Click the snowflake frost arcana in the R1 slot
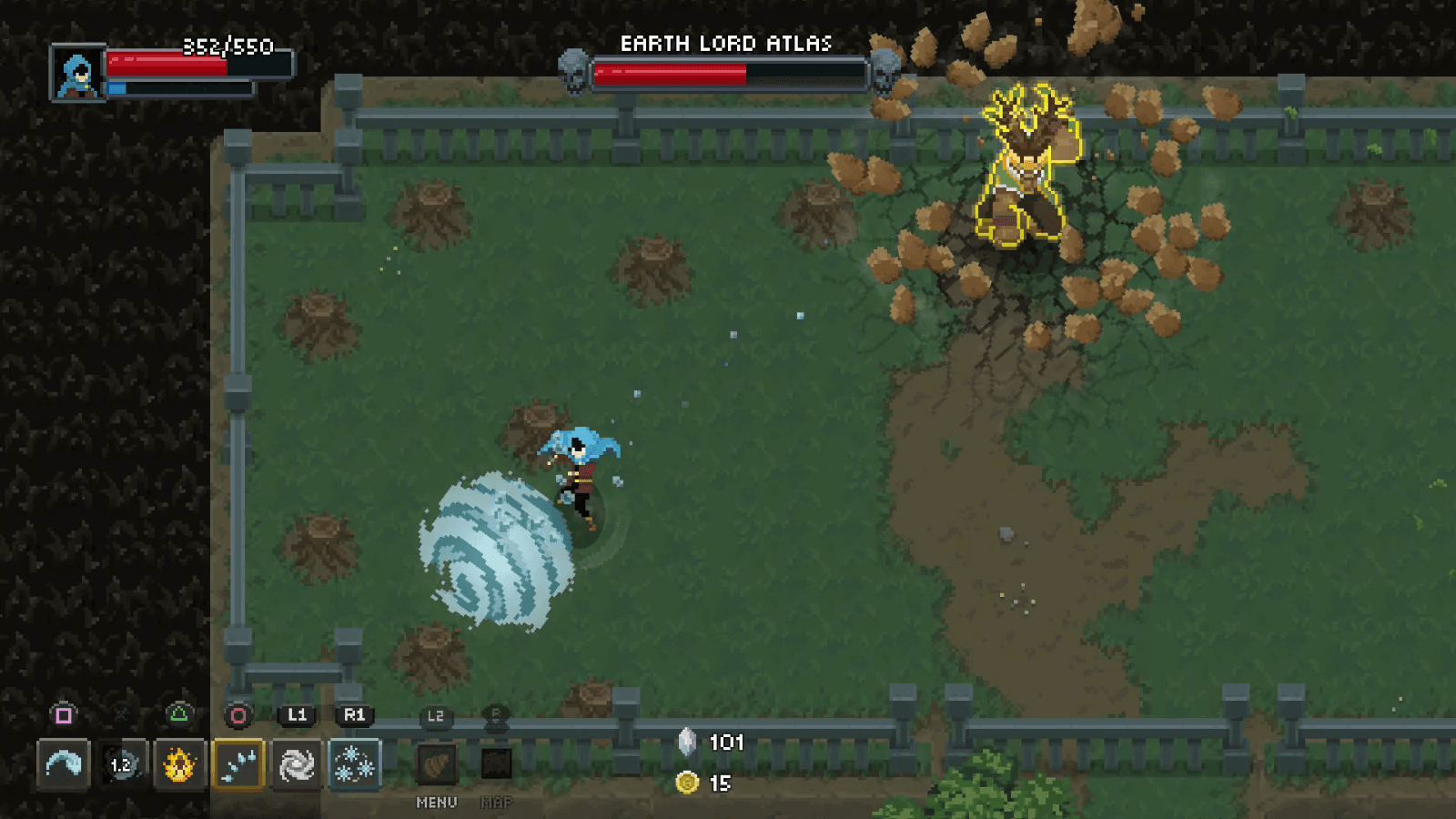This screenshot has width=1456, height=819. click(x=355, y=764)
